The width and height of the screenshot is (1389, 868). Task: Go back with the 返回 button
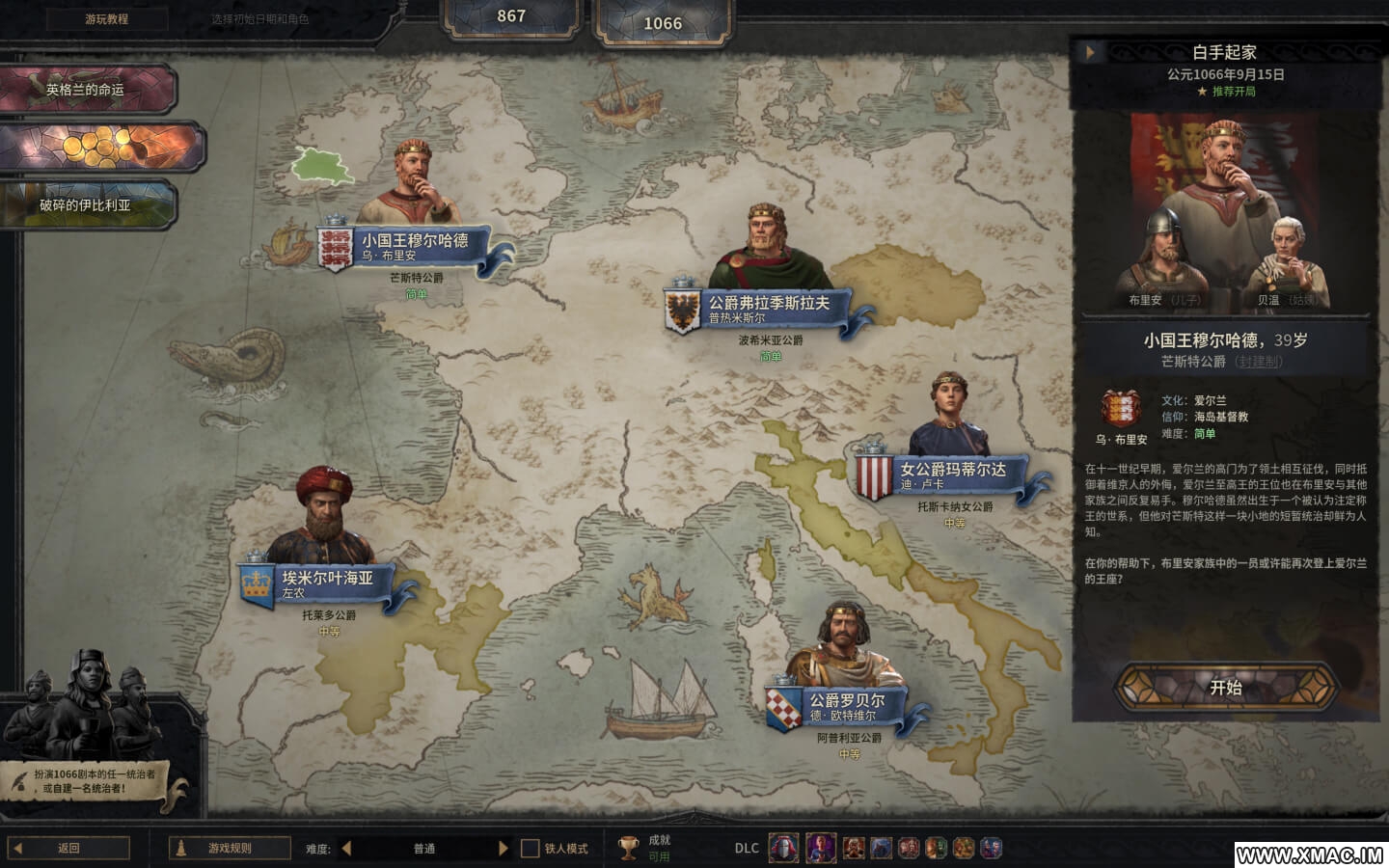(68, 849)
